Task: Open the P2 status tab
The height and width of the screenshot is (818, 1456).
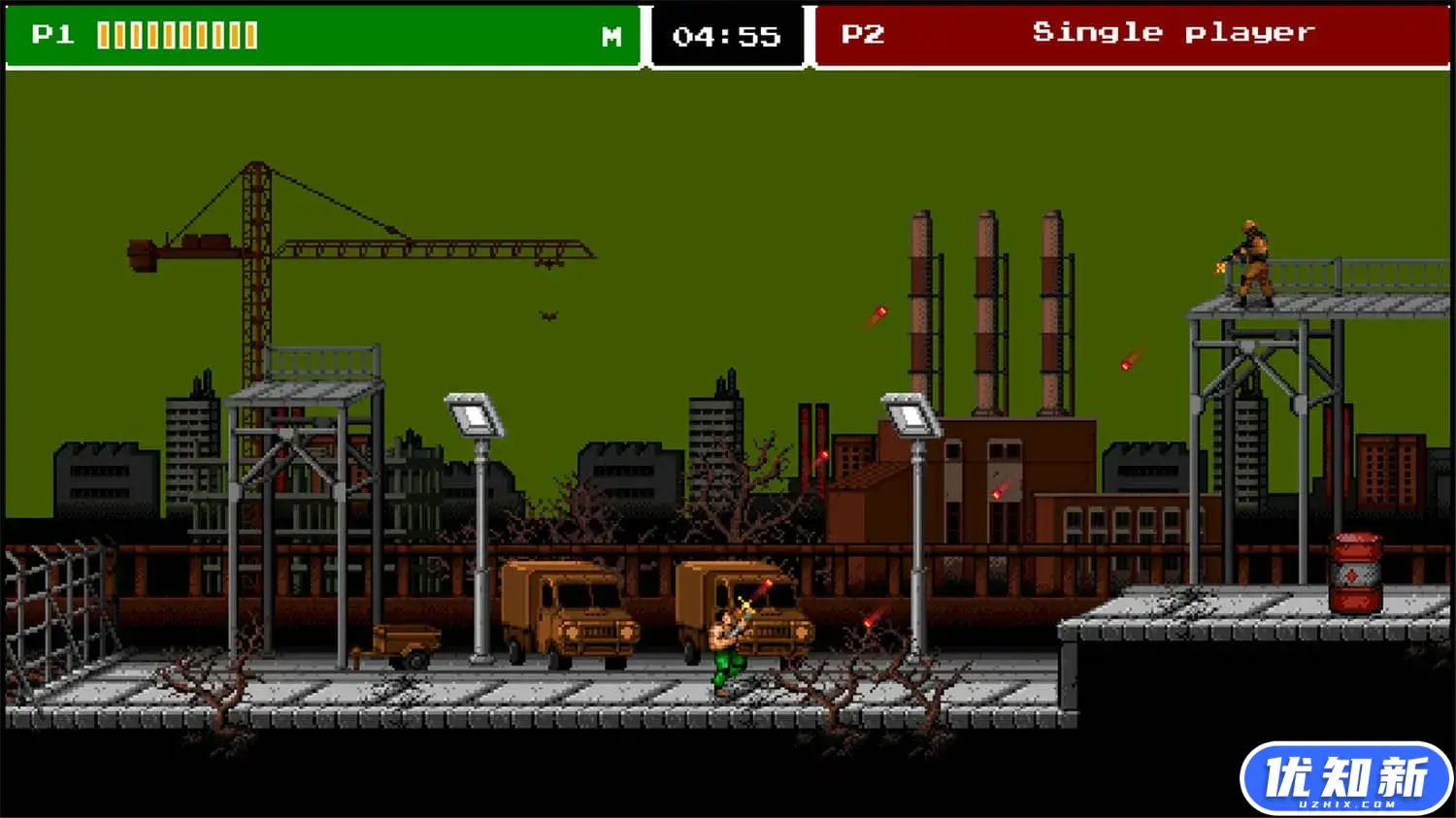Action: [x=863, y=32]
